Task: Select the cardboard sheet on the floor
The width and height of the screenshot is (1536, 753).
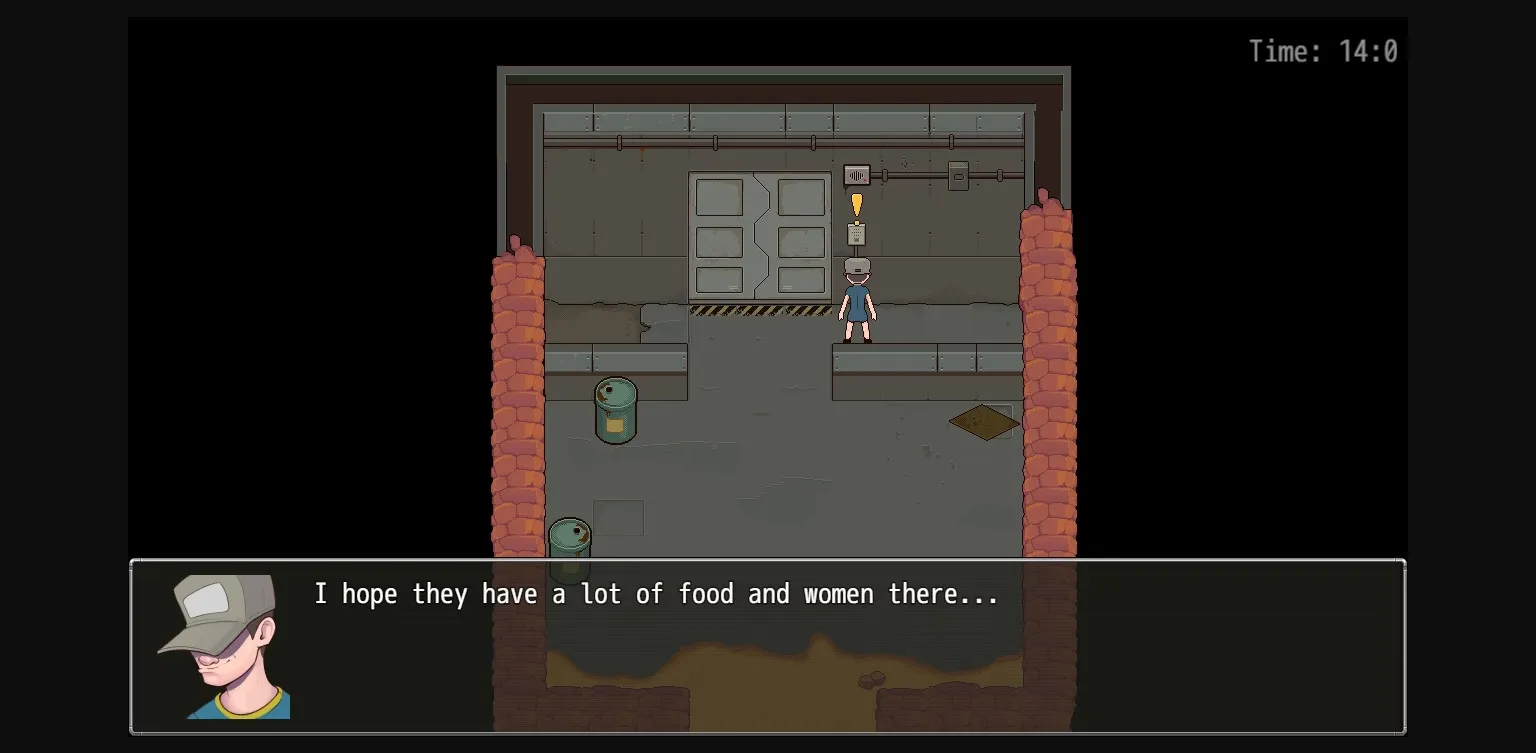Action: 982,420
